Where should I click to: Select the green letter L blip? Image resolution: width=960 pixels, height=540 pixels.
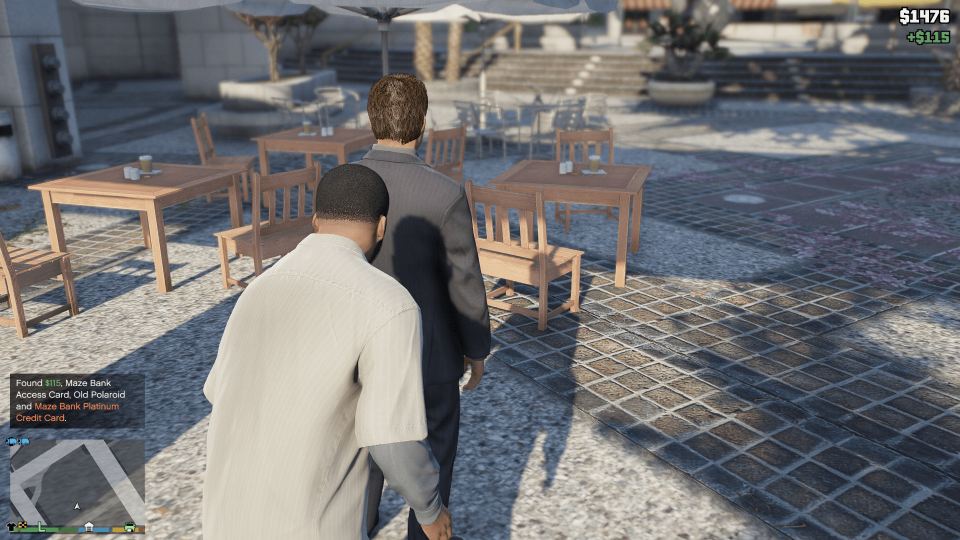41,526
